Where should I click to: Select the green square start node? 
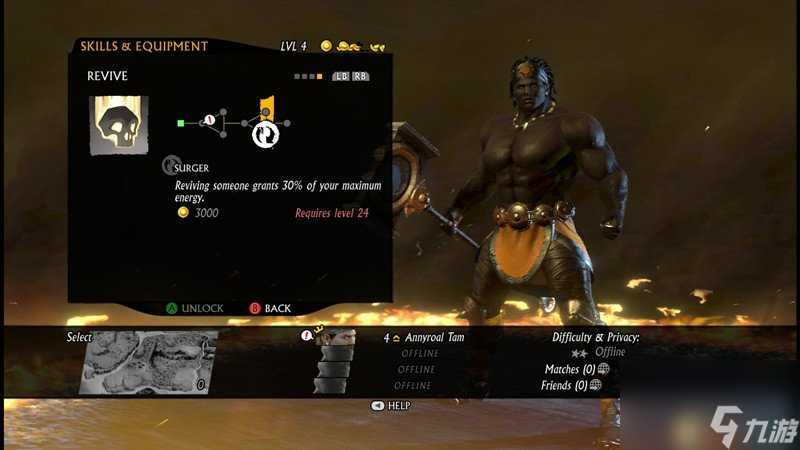pos(180,123)
